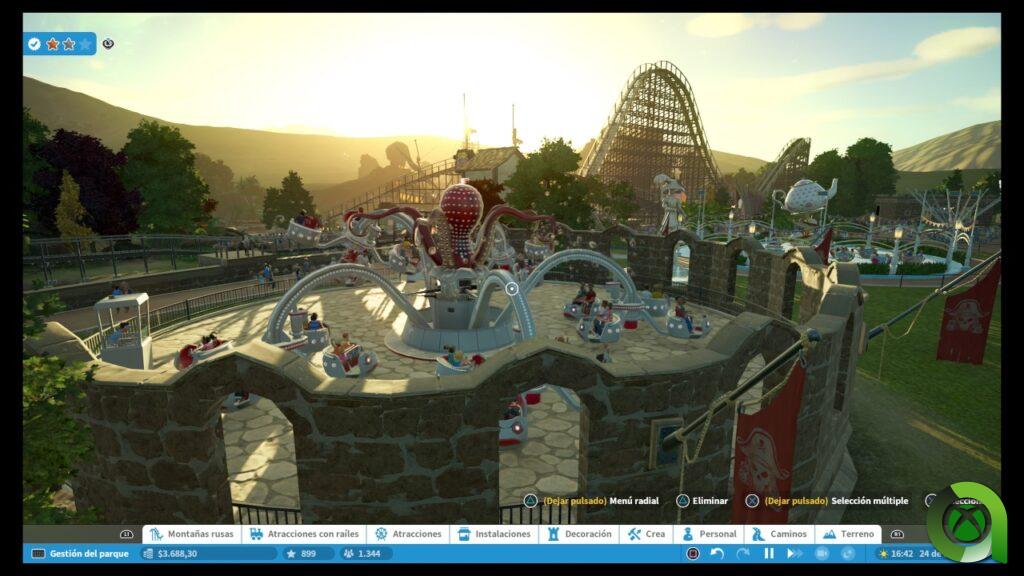Select the Atracciones tab with Ferris wheel icon
This screenshot has height=576, width=1024.
pos(408,534)
